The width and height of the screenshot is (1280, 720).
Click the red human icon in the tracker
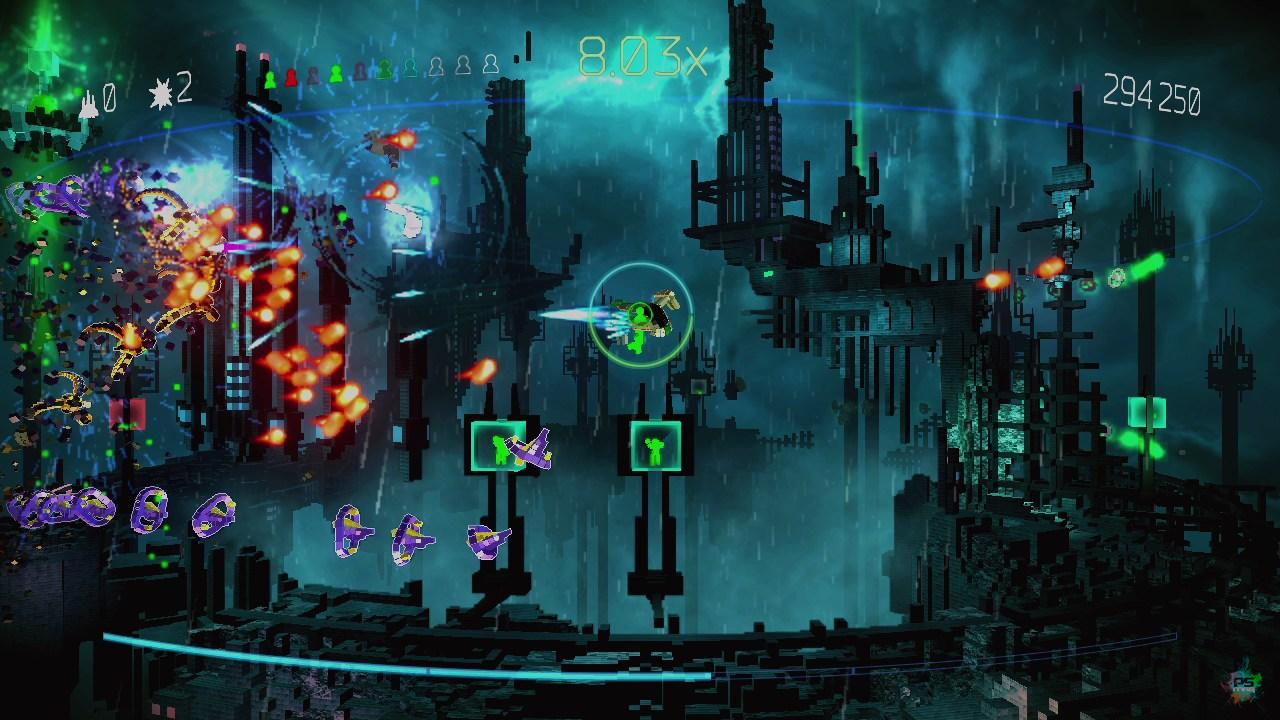[x=291, y=77]
